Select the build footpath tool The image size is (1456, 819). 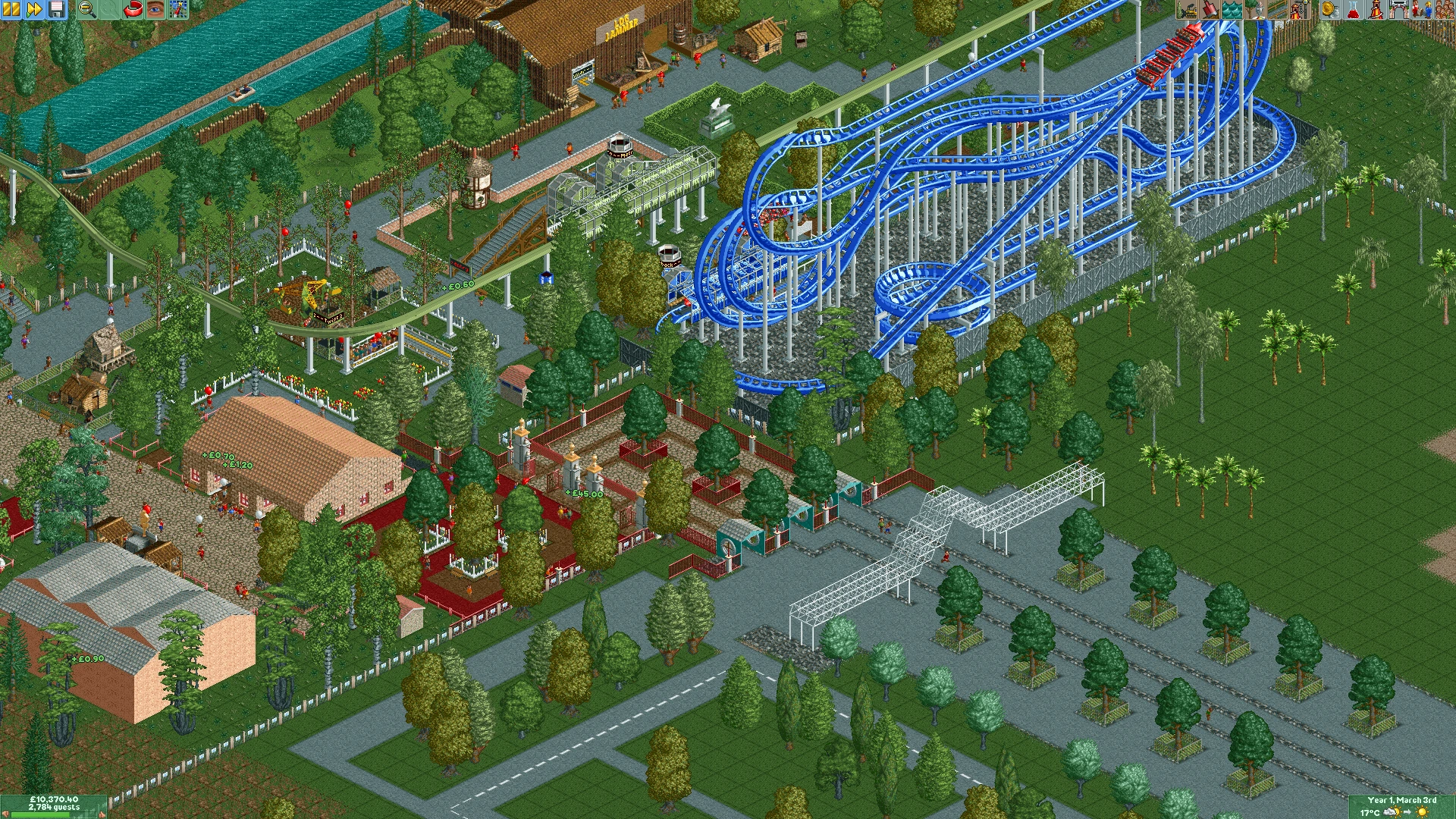1278,10
